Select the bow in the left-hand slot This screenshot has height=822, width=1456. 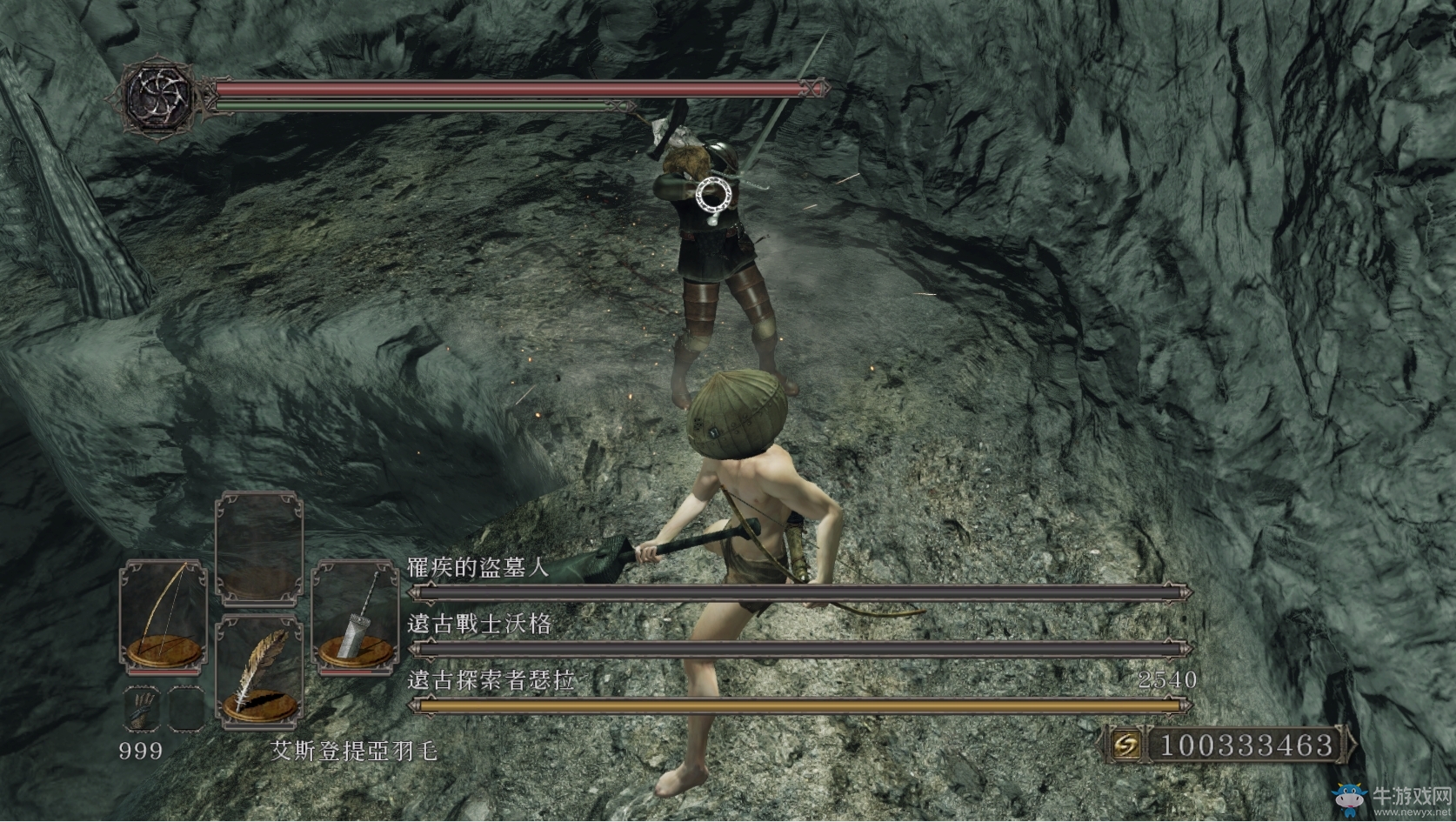click(x=164, y=616)
